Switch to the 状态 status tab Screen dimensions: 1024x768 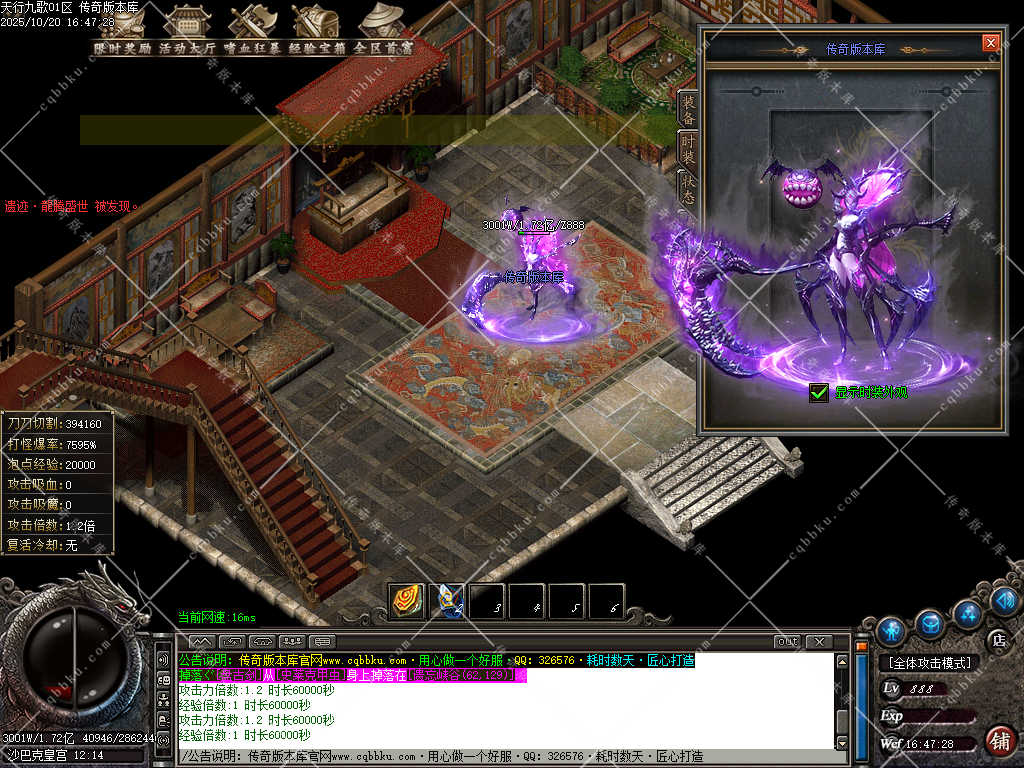click(x=688, y=186)
